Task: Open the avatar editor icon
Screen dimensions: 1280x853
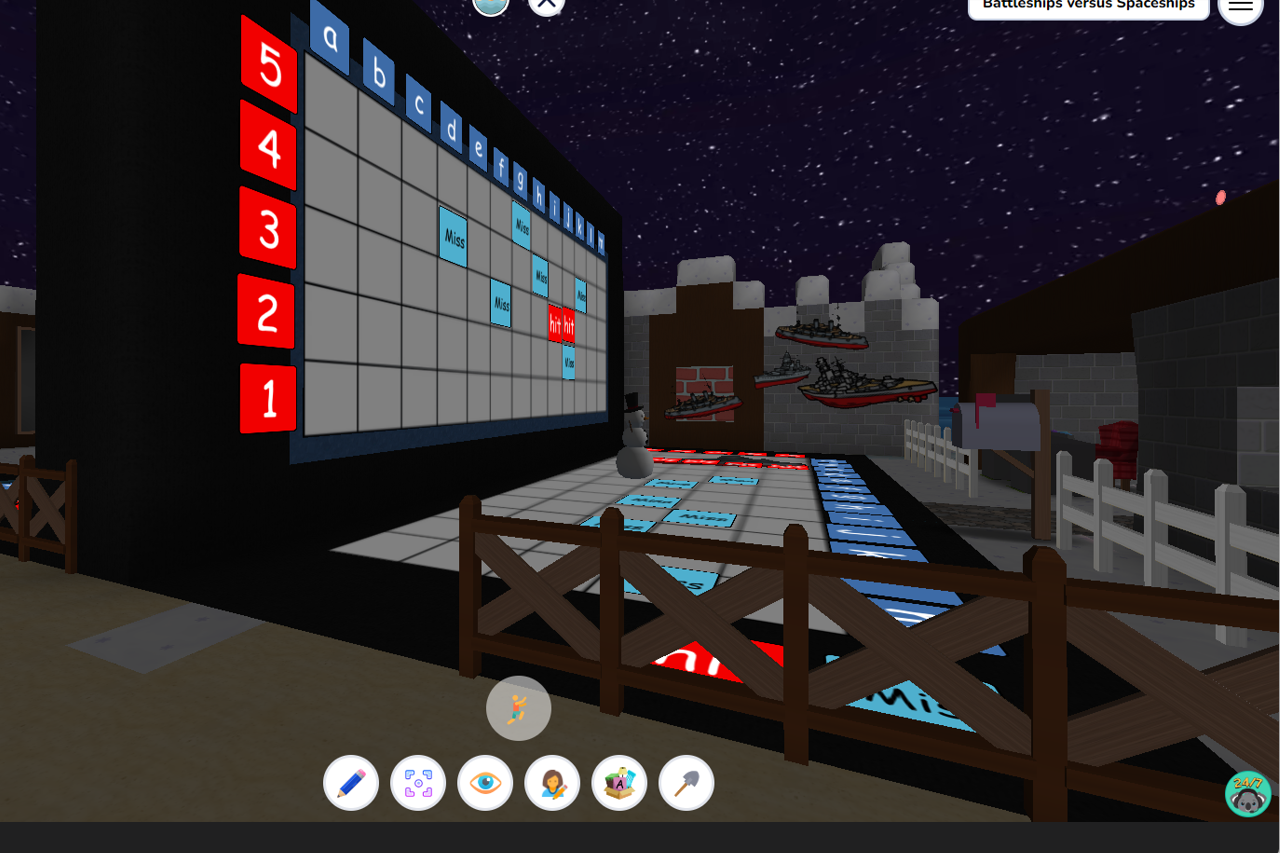Action: [x=552, y=782]
